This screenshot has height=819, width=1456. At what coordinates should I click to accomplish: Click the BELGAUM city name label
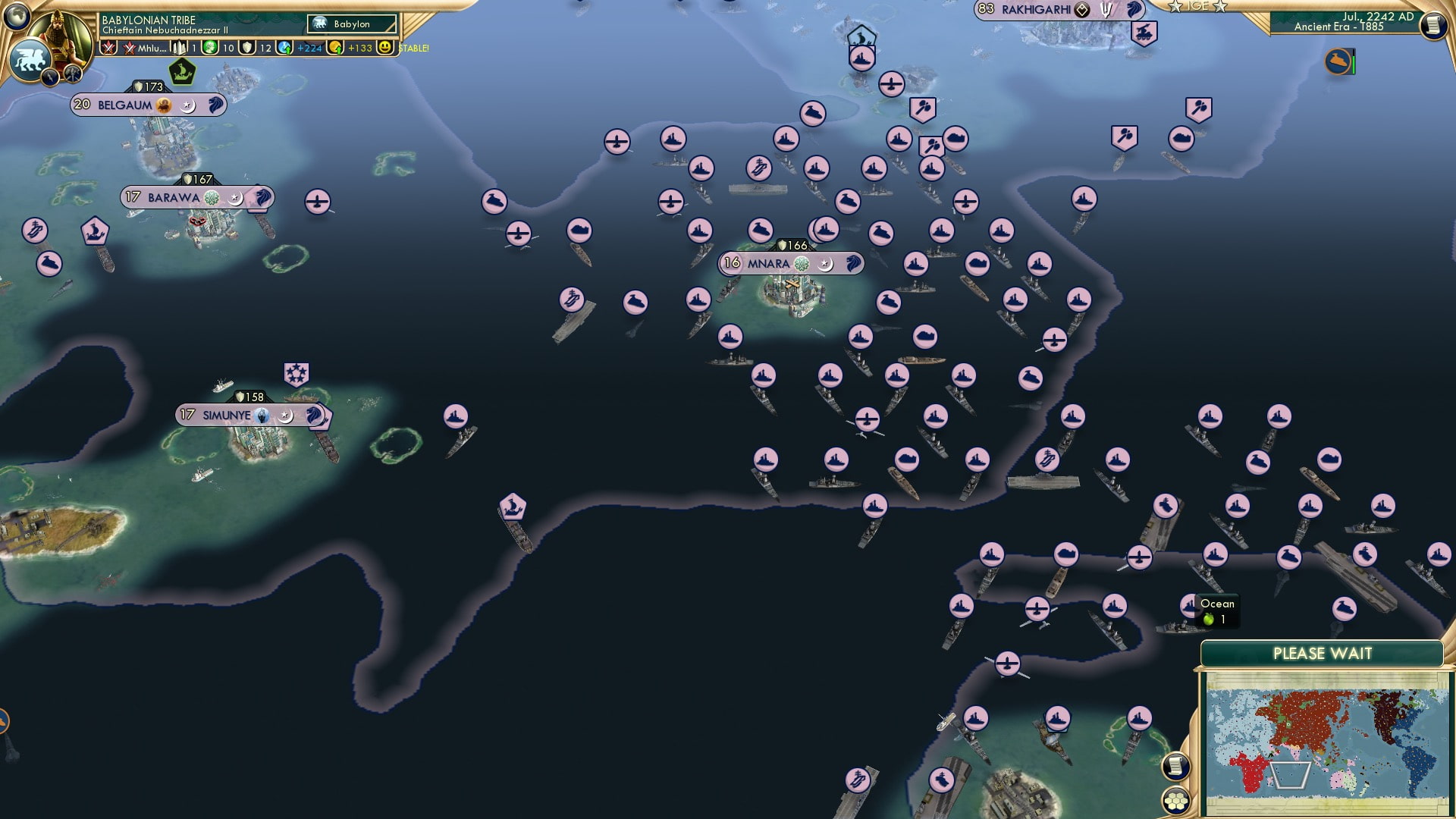point(124,105)
